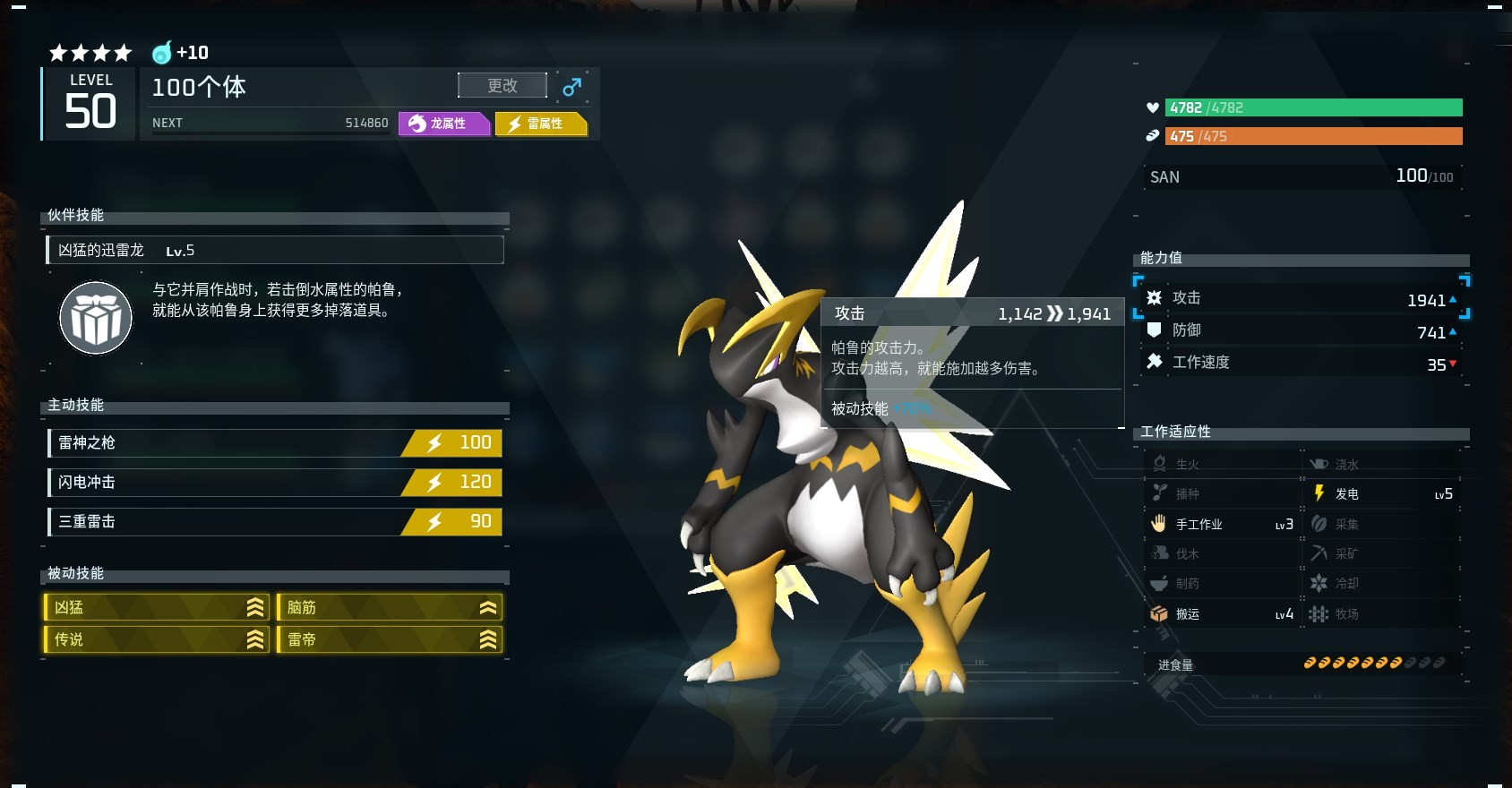1512x788 pixels.
Task: Click the 龙属性 element tag
Action: (x=444, y=124)
